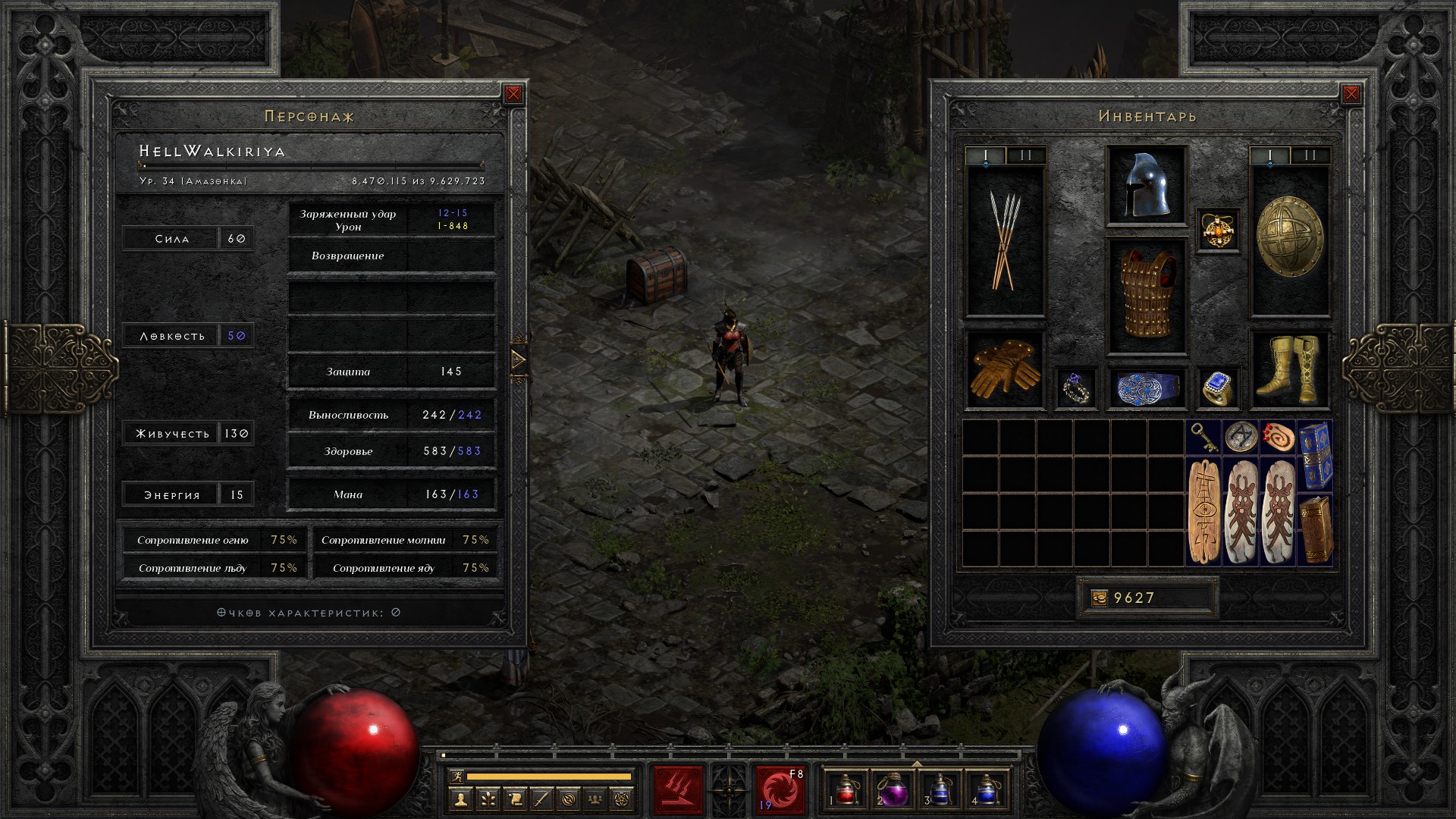Open the left attack skill icon
The width and height of the screenshot is (1456, 819).
[x=678, y=789]
